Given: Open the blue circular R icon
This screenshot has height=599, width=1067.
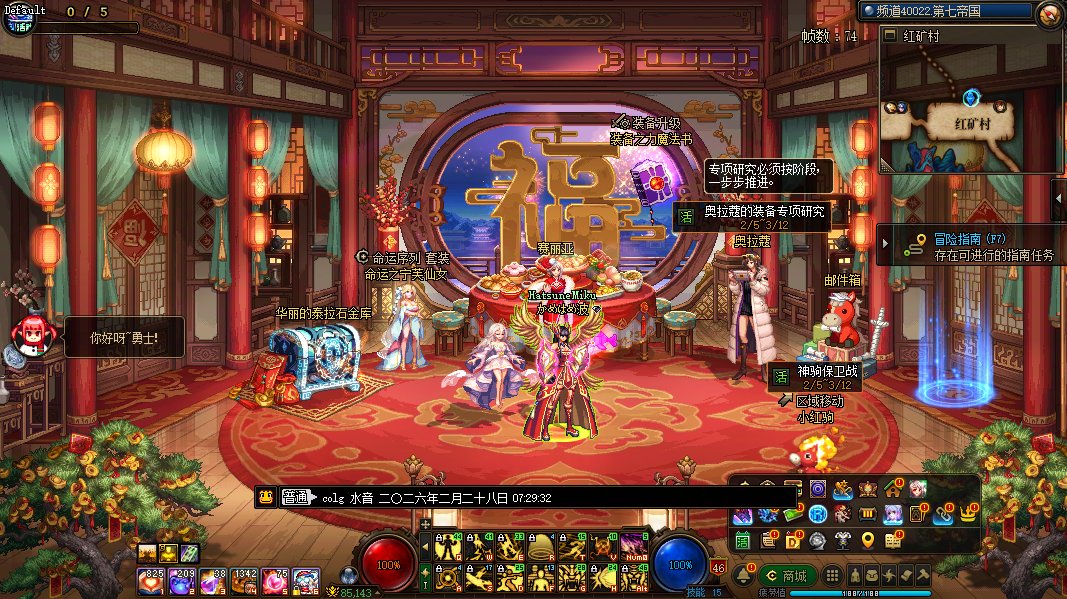Looking at the screenshot, I should (x=818, y=515).
